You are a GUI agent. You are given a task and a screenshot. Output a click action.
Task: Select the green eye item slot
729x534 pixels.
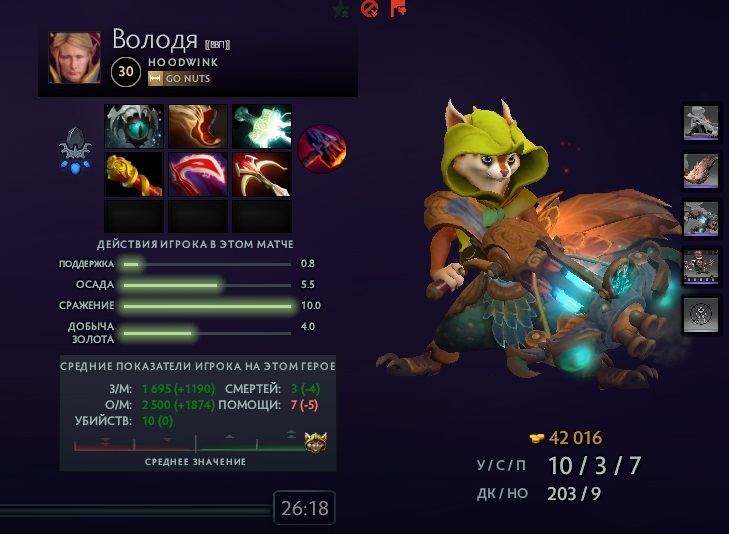pyautogui.click(x=134, y=127)
